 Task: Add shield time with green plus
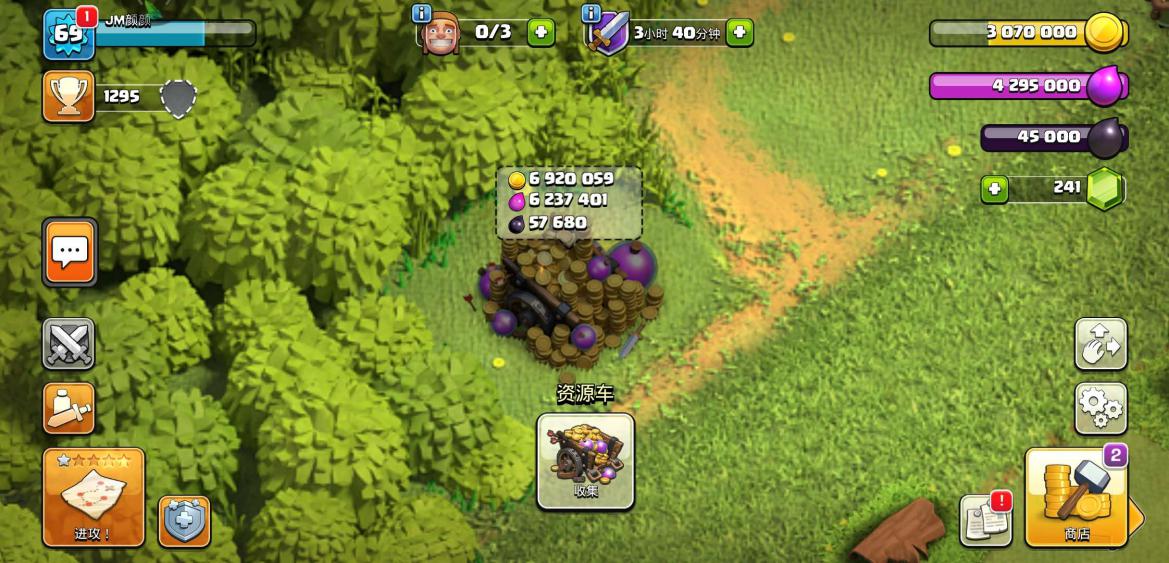point(739,32)
